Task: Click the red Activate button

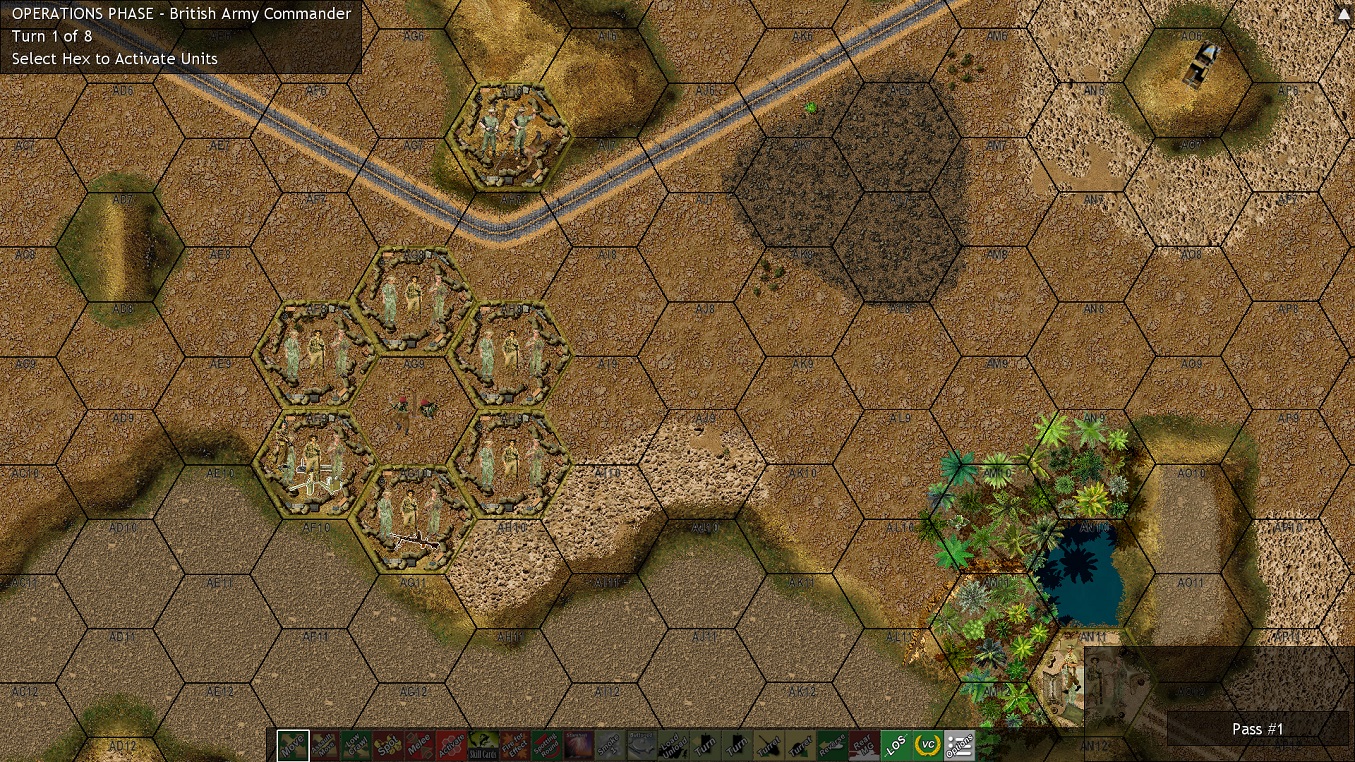Action: click(450, 745)
